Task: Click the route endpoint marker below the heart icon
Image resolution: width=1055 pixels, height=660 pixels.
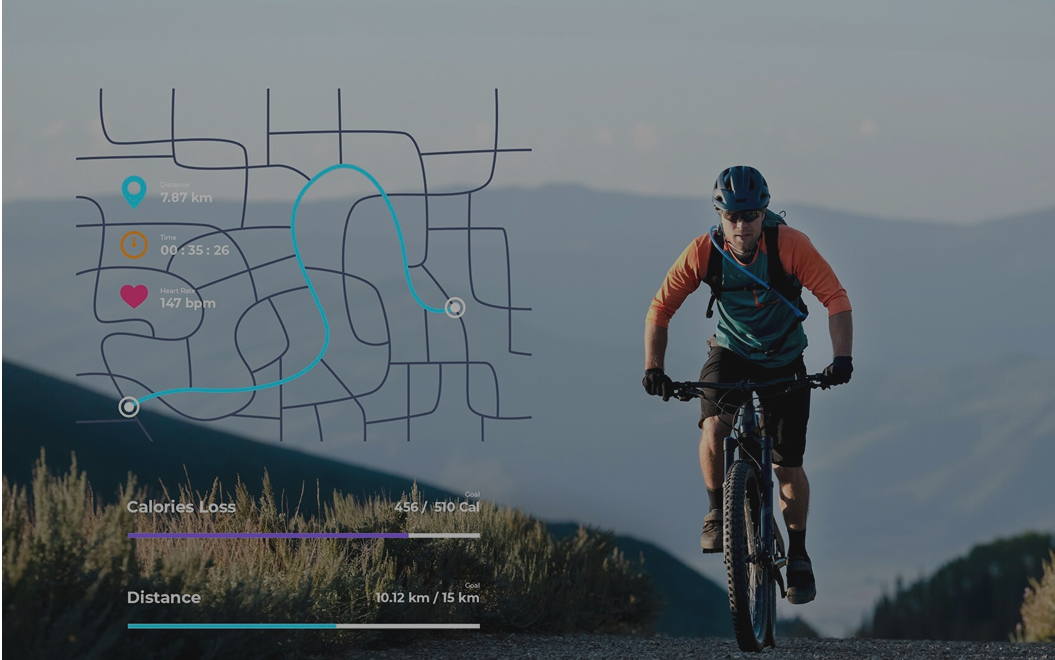Action: coord(129,406)
